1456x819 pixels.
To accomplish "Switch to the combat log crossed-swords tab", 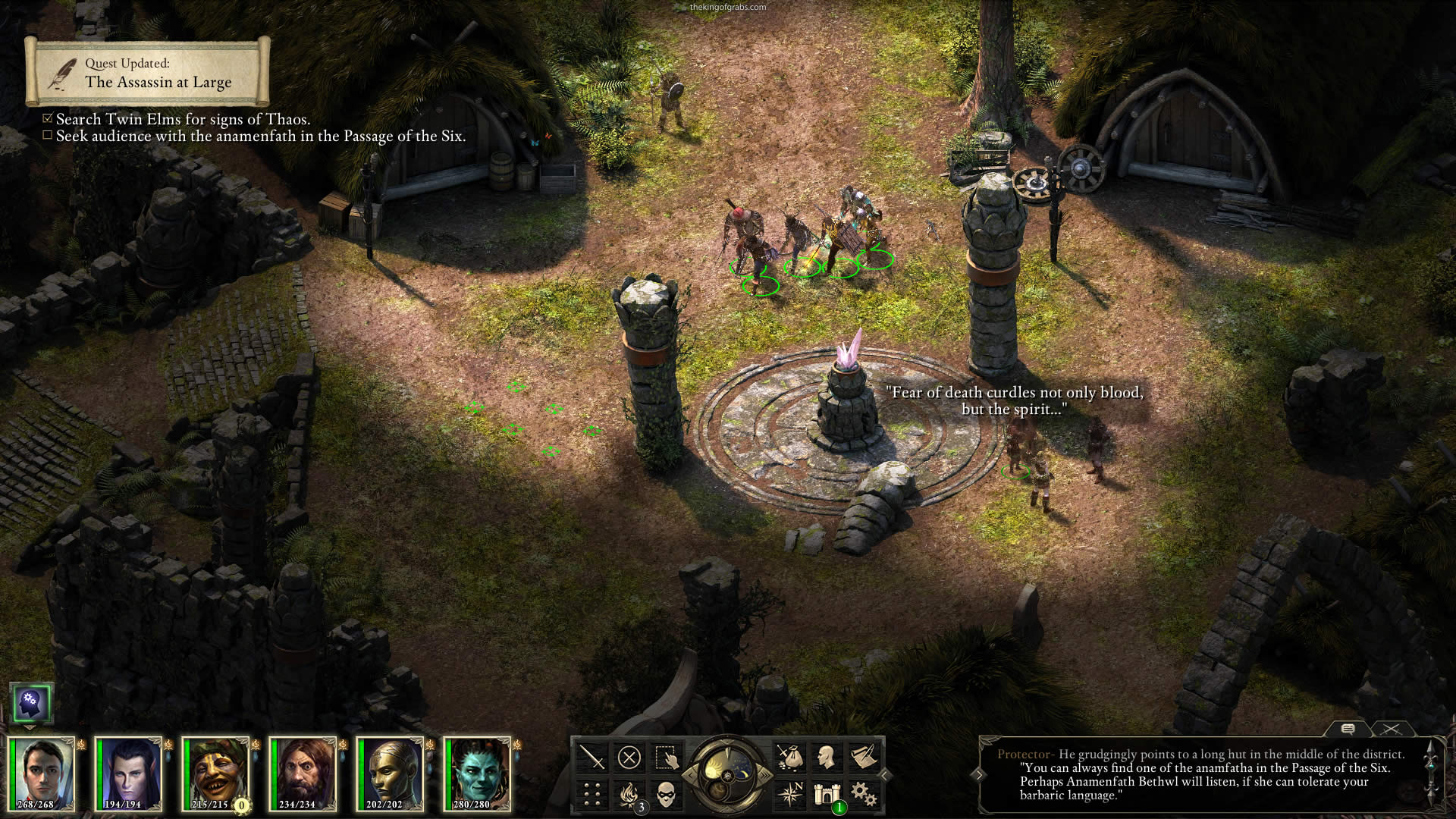I will point(1391,729).
